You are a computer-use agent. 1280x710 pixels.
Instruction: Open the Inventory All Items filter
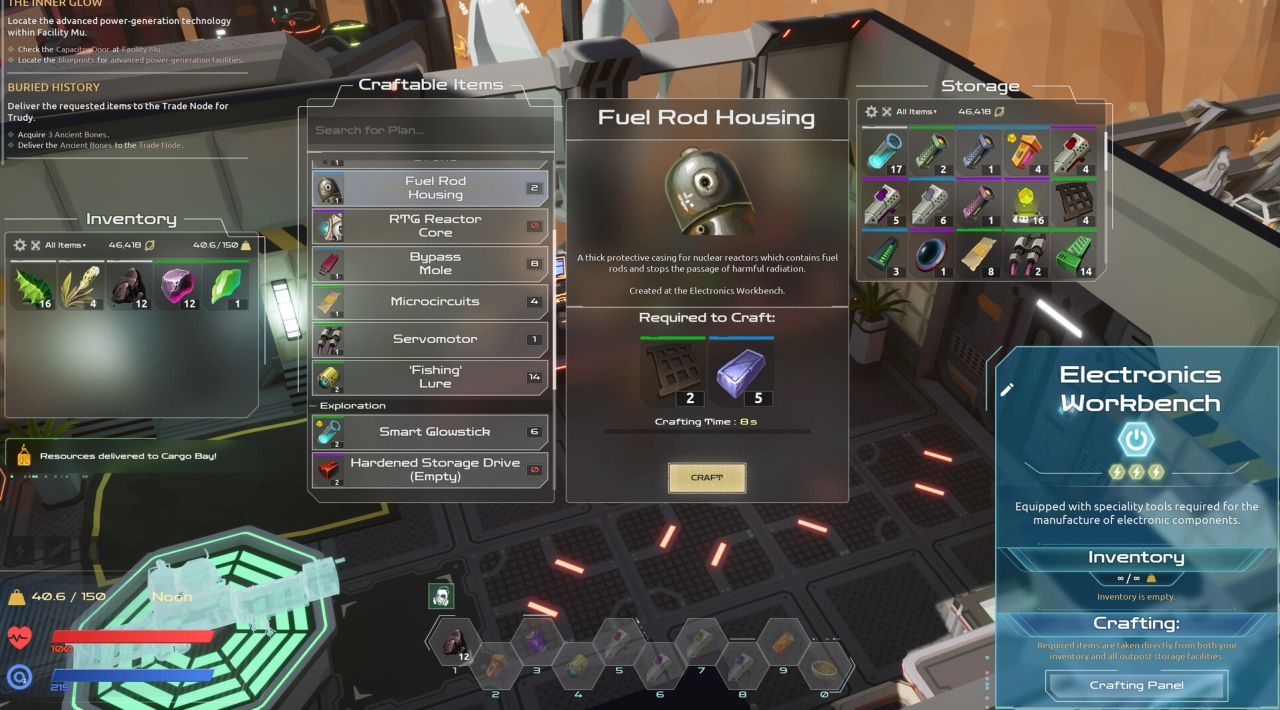tap(65, 245)
